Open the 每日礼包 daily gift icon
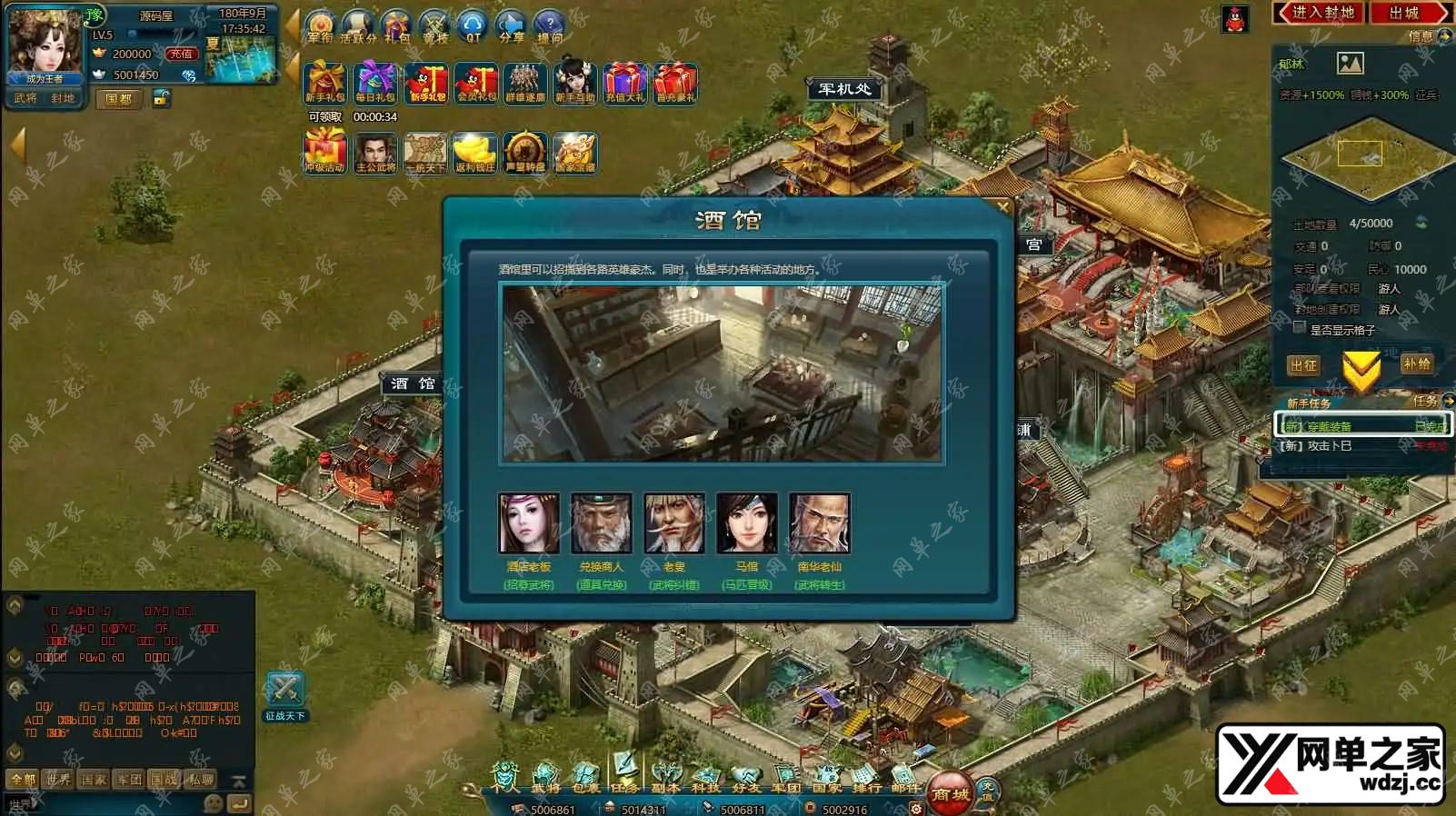The width and height of the screenshot is (1456, 816). coord(375,84)
